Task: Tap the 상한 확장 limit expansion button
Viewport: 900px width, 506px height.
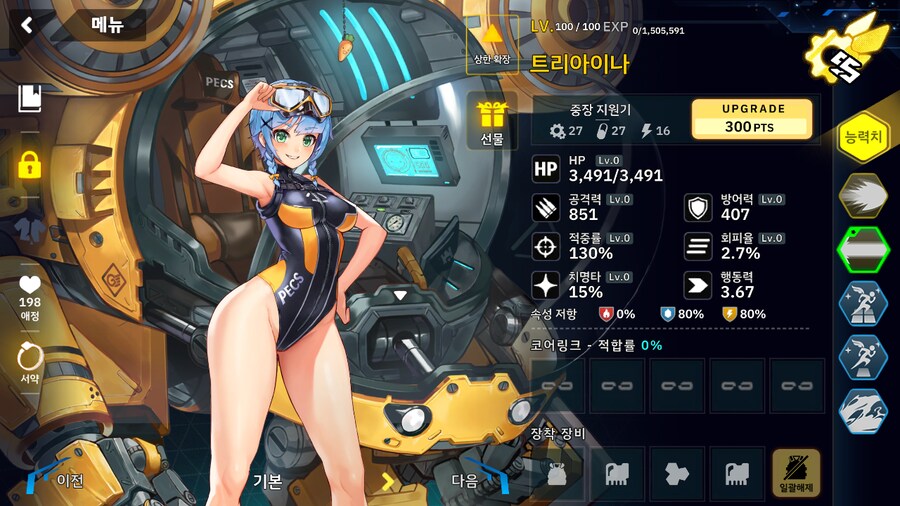Action: coord(492,45)
